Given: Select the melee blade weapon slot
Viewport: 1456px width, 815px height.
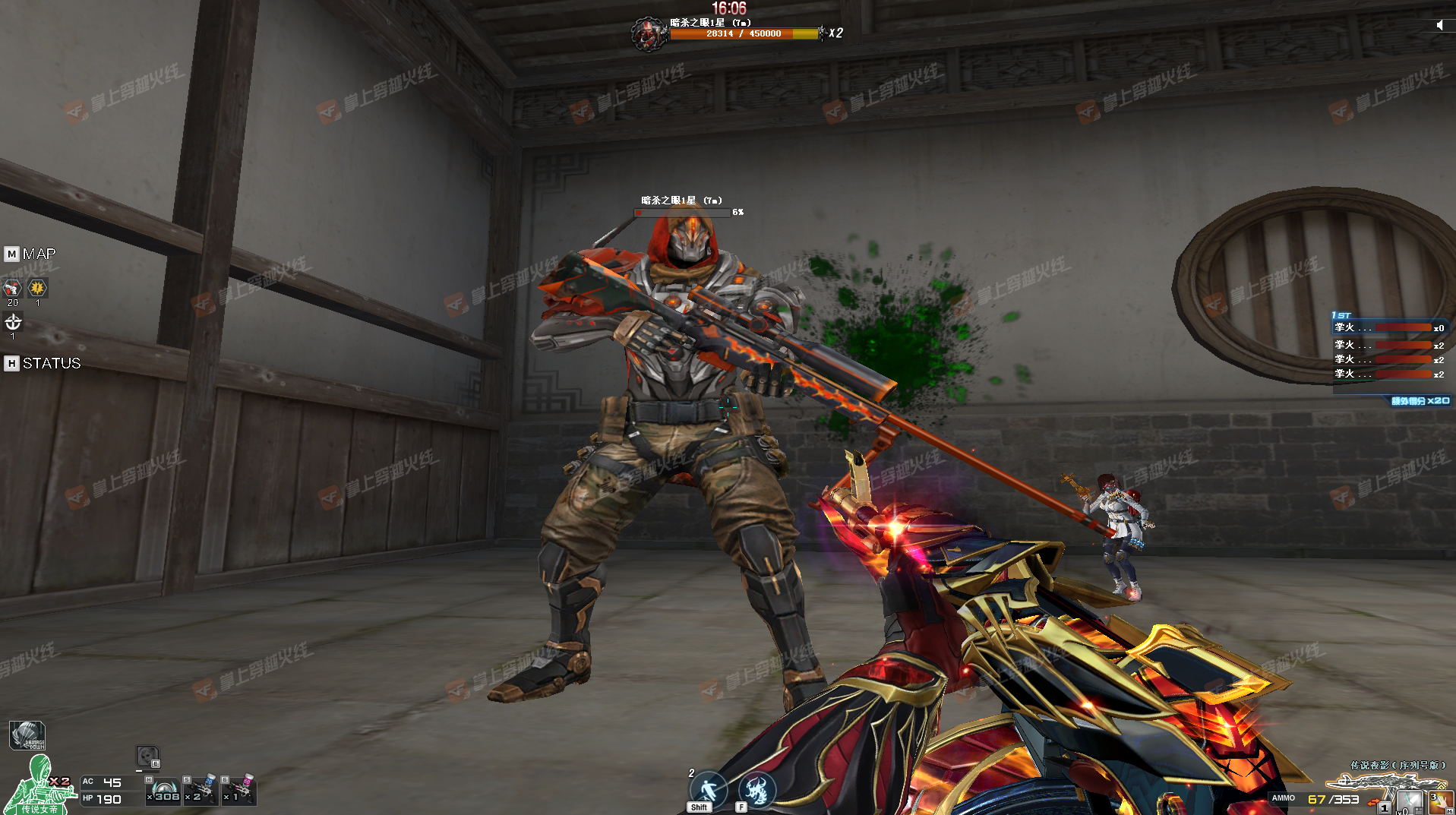Looking at the screenshot, I should click(x=1410, y=802).
